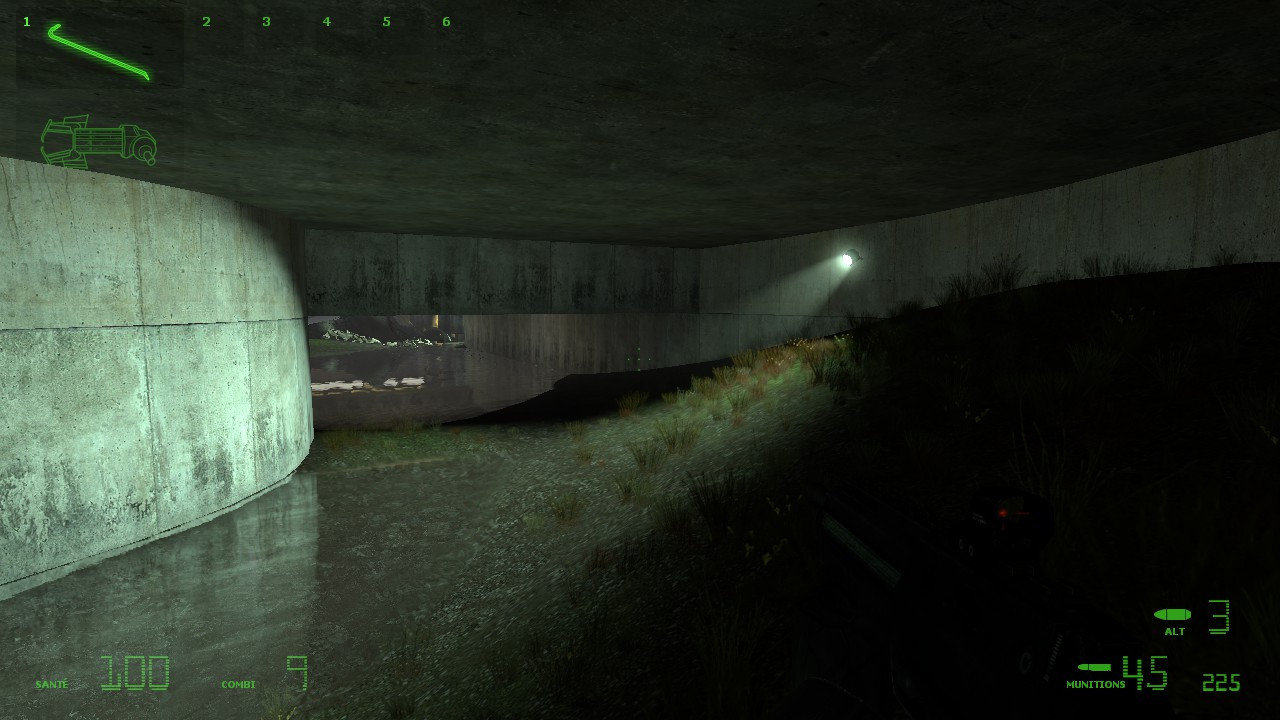This screenshot has height=720, width=1280.
Task: Select weapon slot 6 label
Action: (446, 20)
